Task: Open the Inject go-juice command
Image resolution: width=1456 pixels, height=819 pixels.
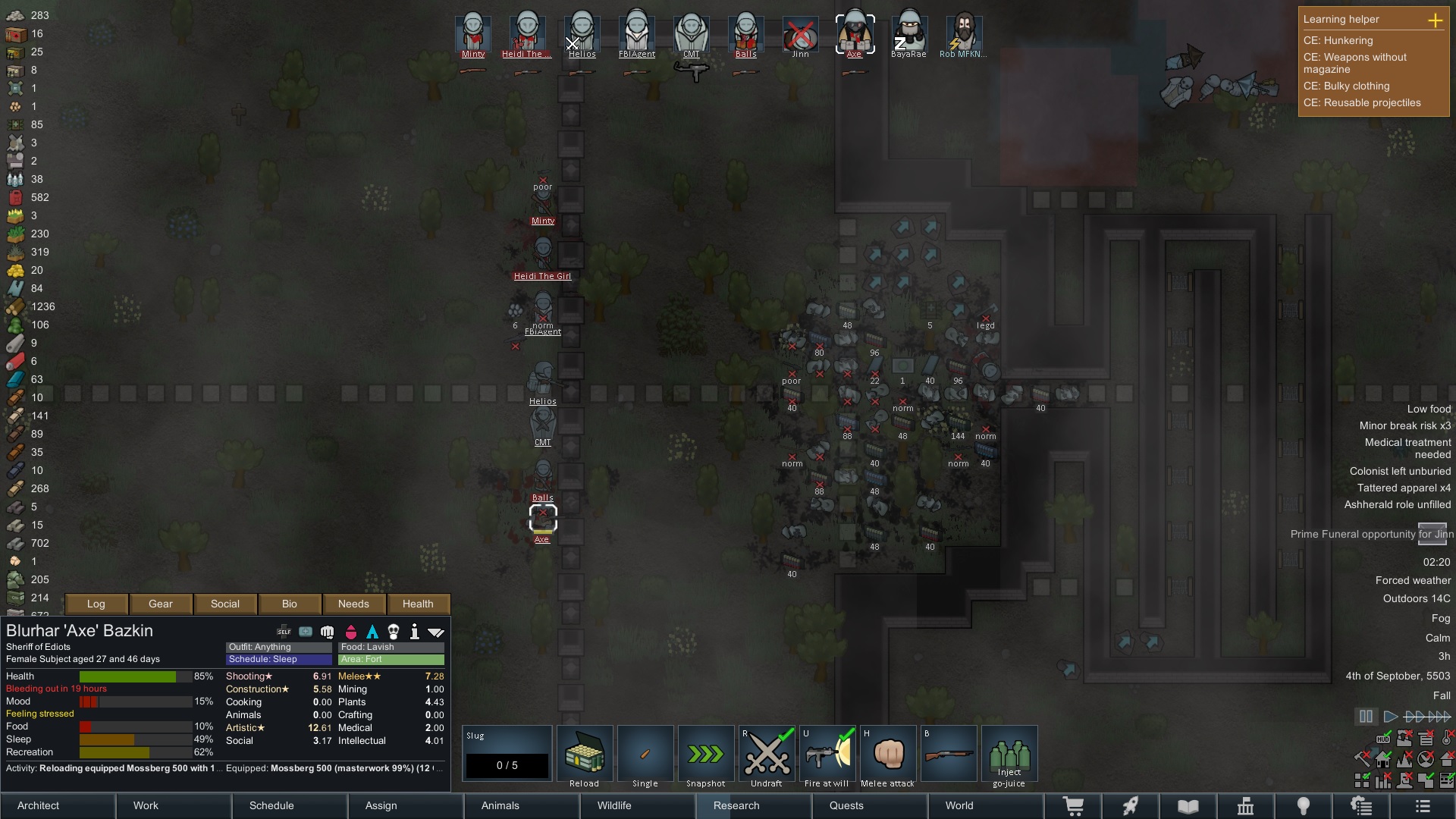Action: 1009,754
